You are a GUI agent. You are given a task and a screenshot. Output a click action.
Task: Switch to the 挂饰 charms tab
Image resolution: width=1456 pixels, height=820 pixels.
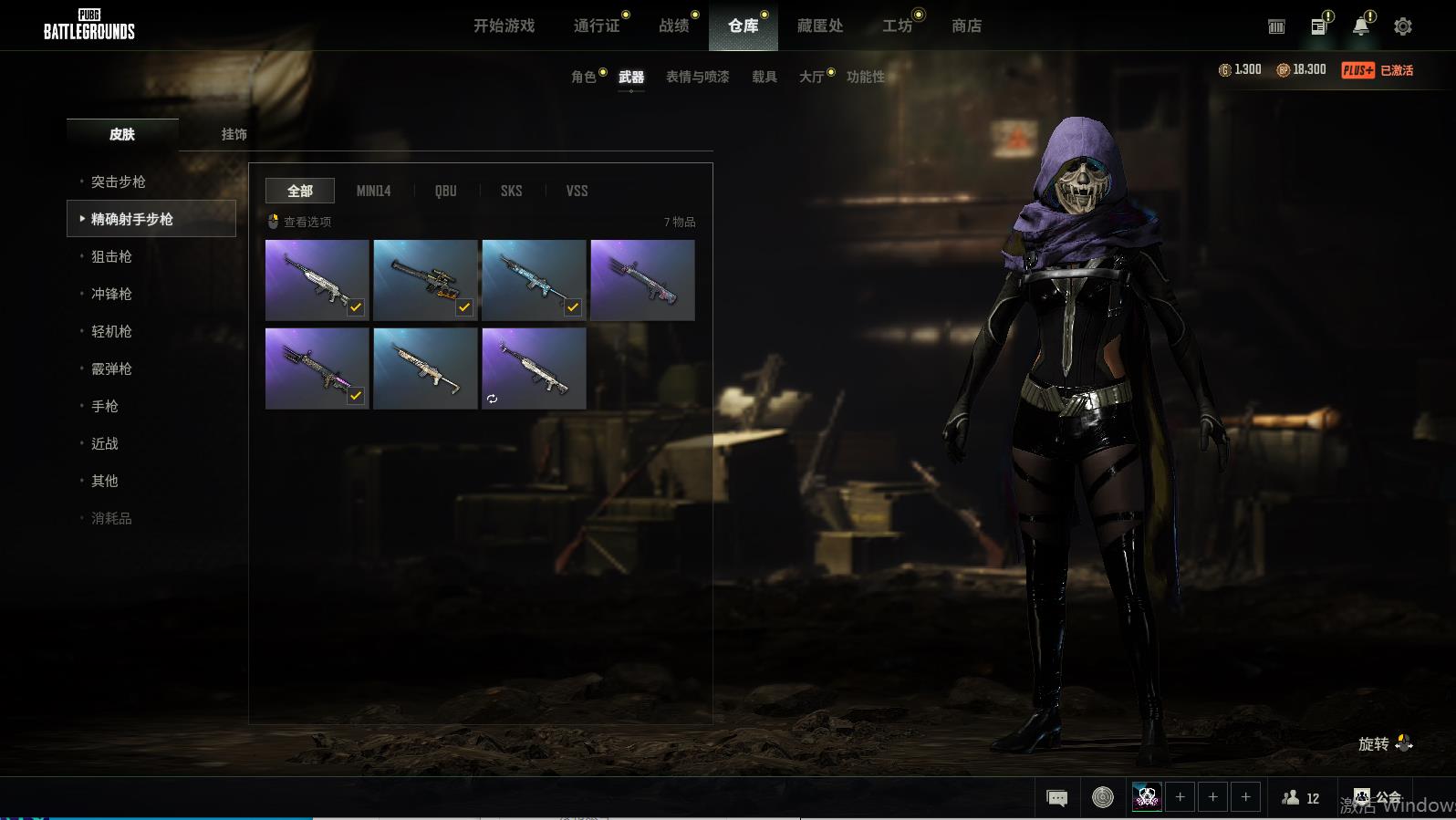(x=234, y=134)
